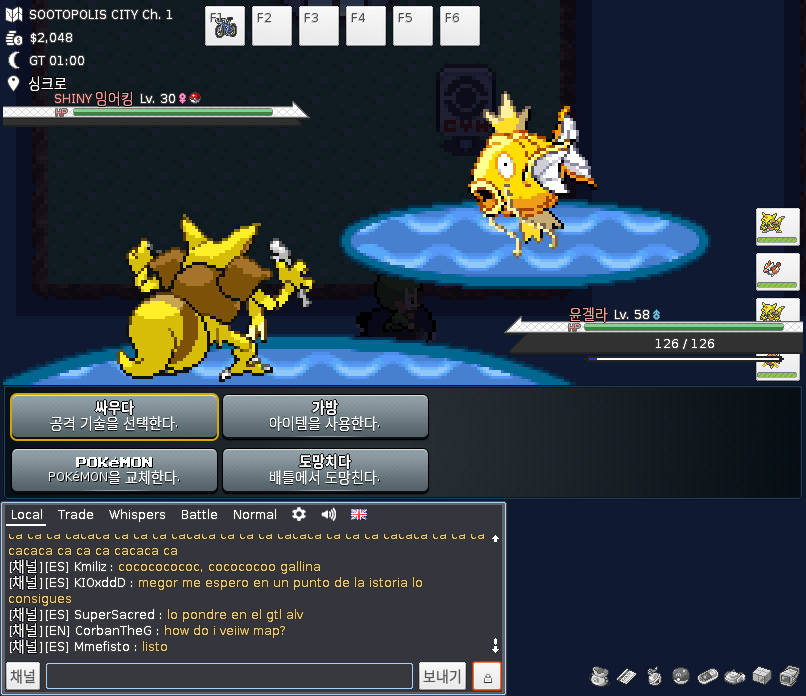Viewport: 806px width, 696px height.
Task: Select the Goldeen party slot
Action: (777, 271)
